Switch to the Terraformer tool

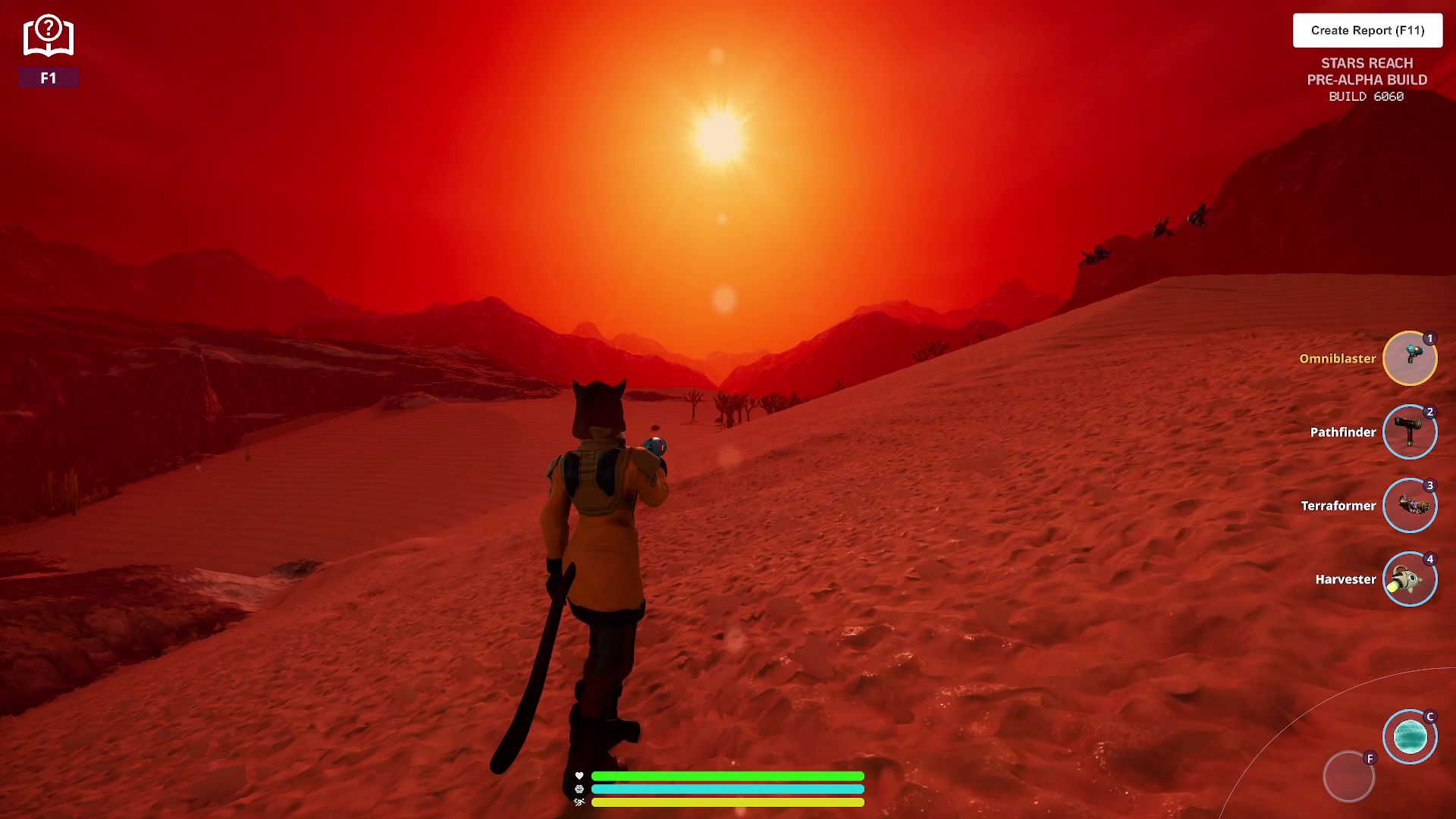pyautogui.click(x=1410, y=506)
